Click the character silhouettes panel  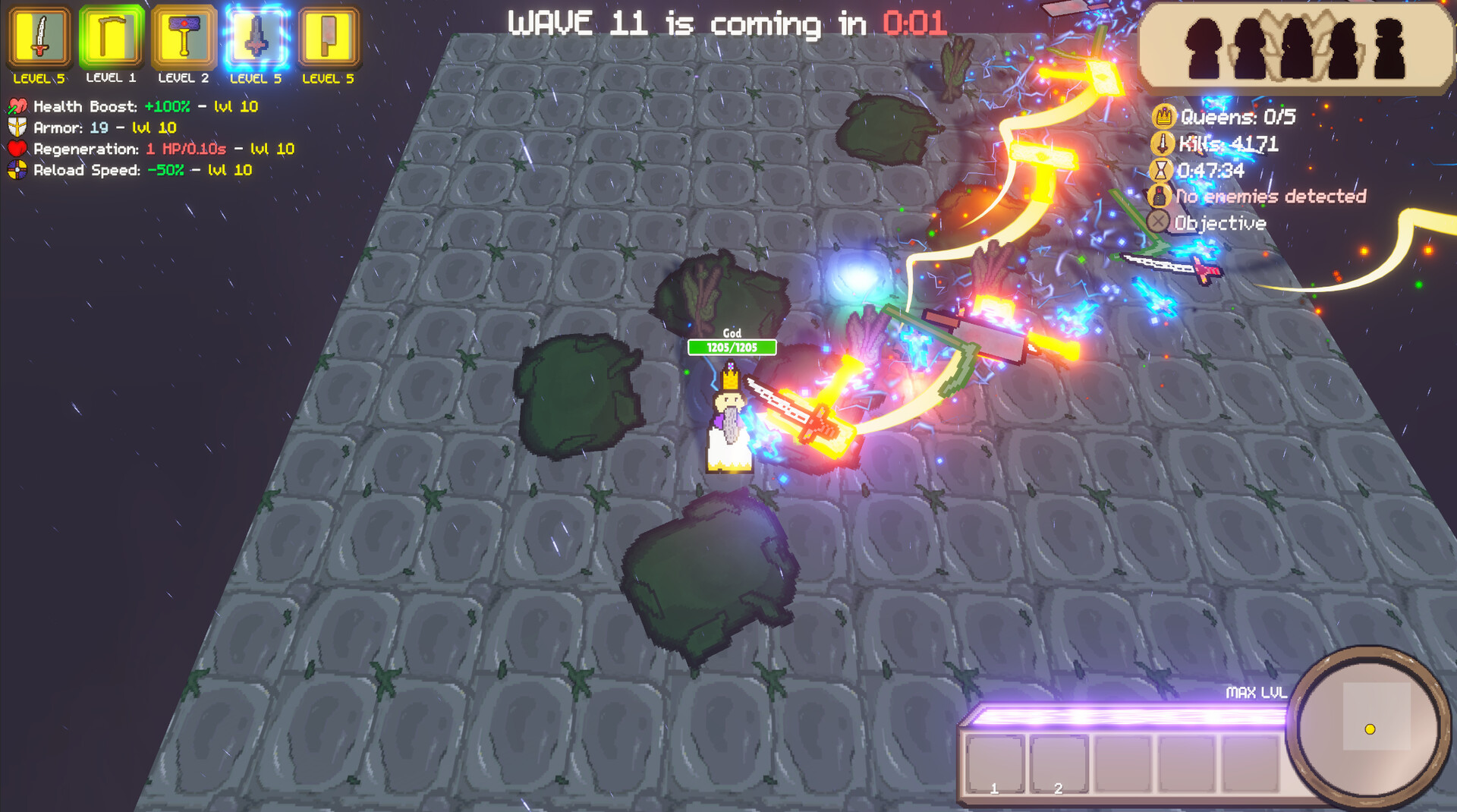coord(1295,49)
